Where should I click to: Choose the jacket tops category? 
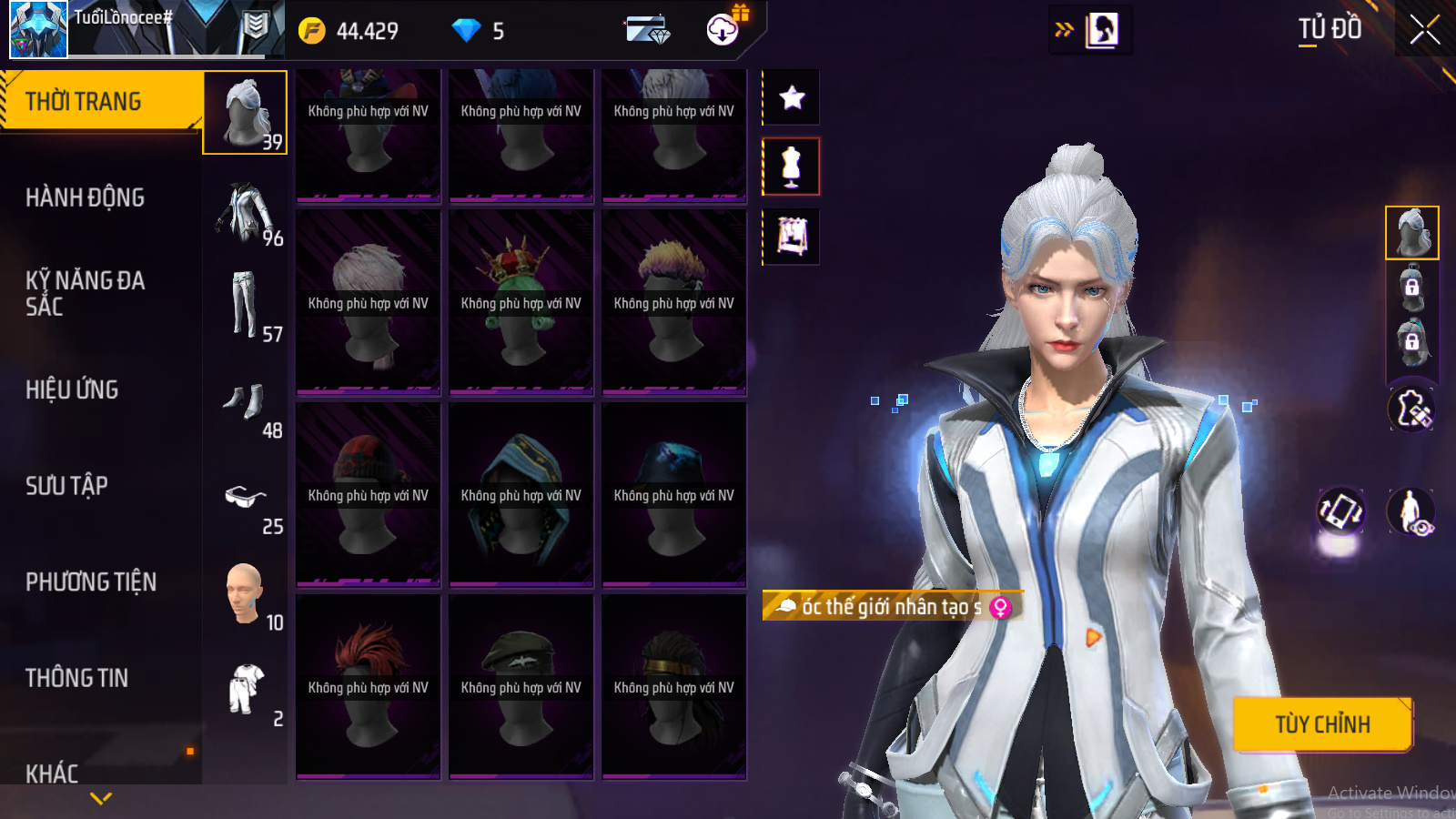pos(246,214)
